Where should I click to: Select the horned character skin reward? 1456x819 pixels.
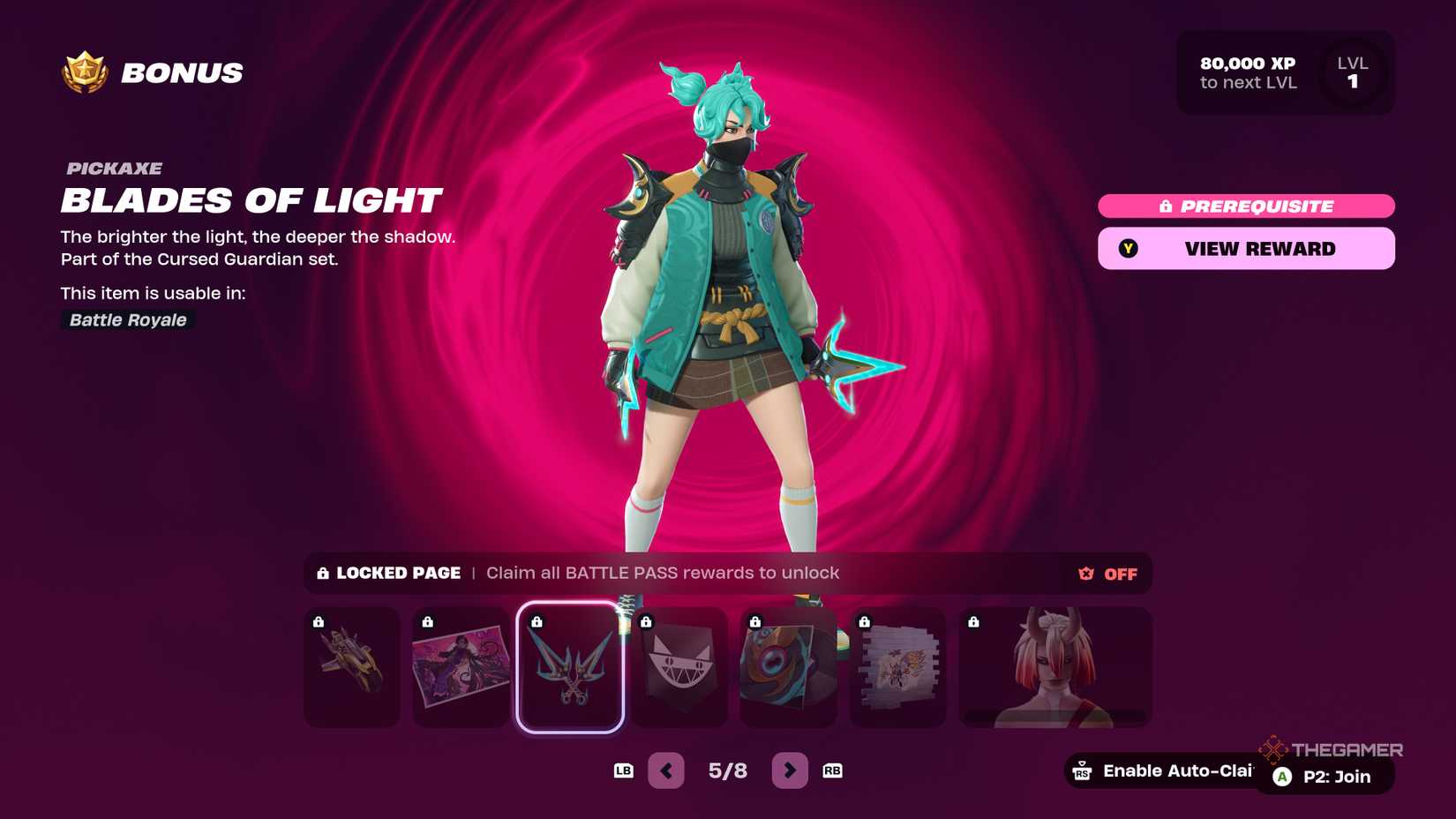pyautogui.click(x=1054, y=668)
